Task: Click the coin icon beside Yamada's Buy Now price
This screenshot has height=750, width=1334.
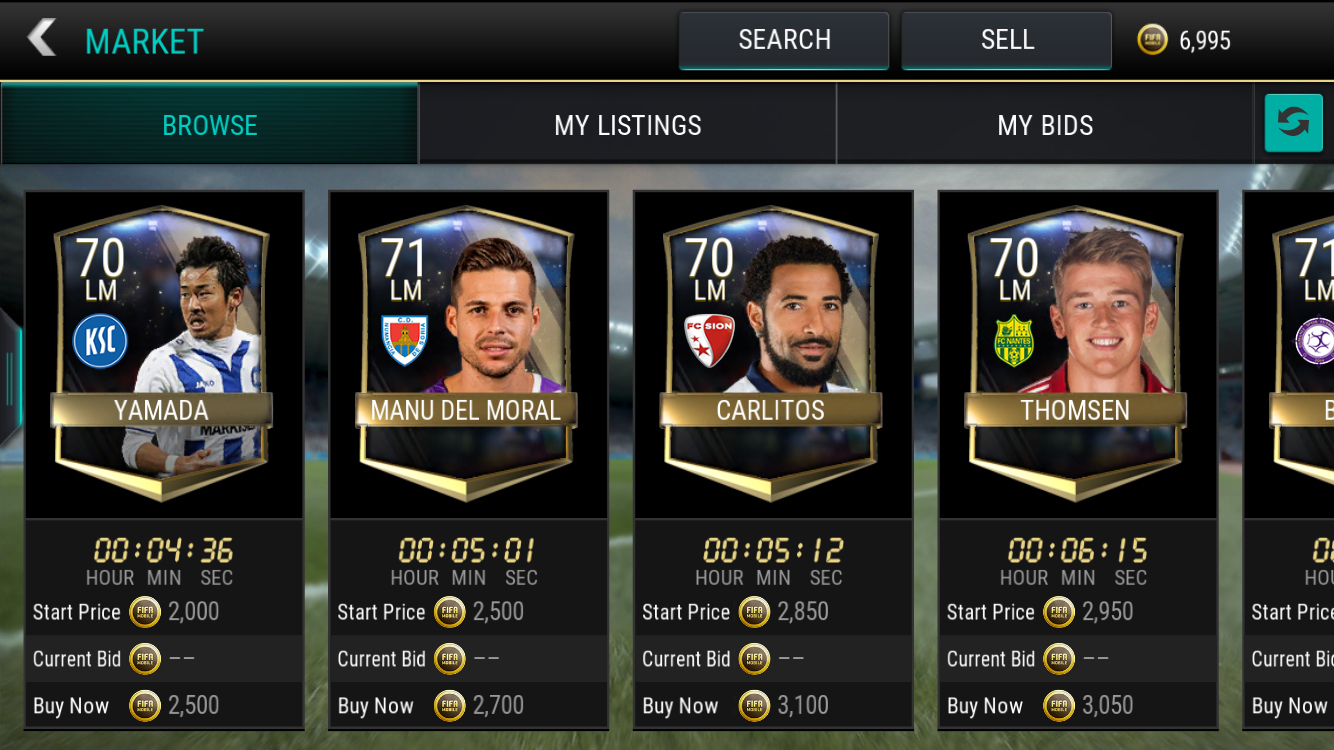Action: (144, 705)
